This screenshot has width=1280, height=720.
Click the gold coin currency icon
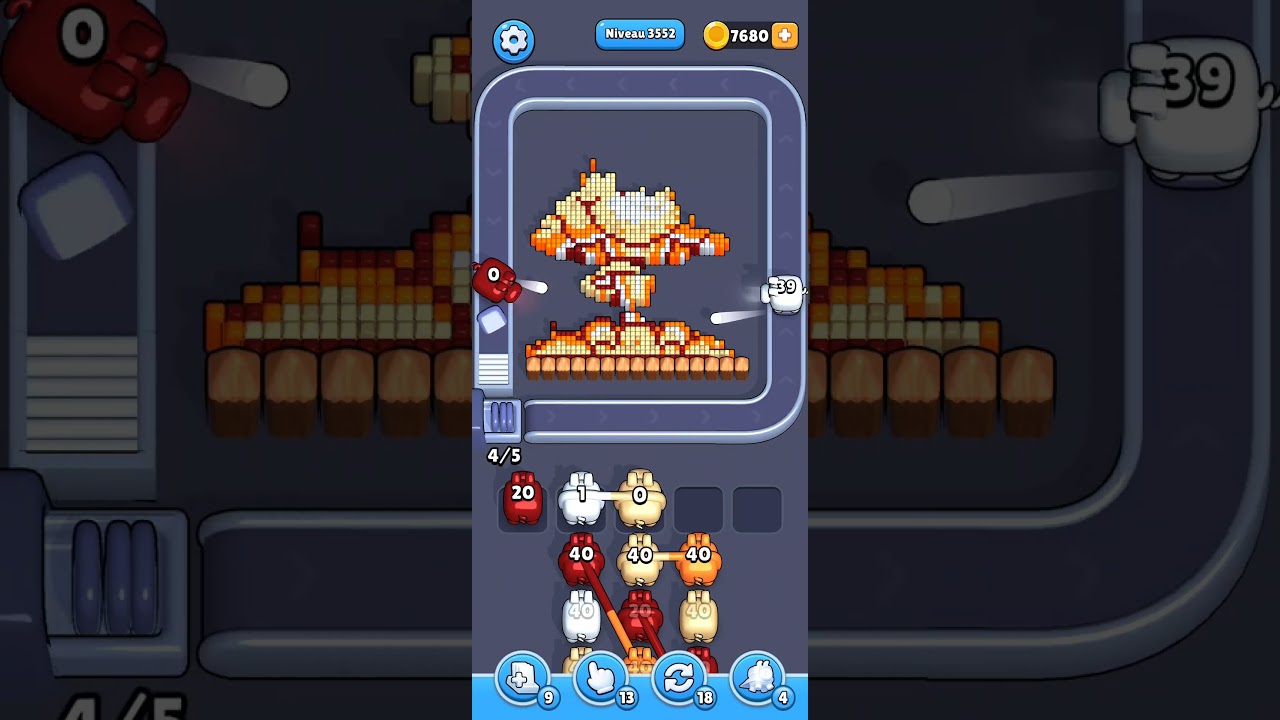click(x=717, y=35)
